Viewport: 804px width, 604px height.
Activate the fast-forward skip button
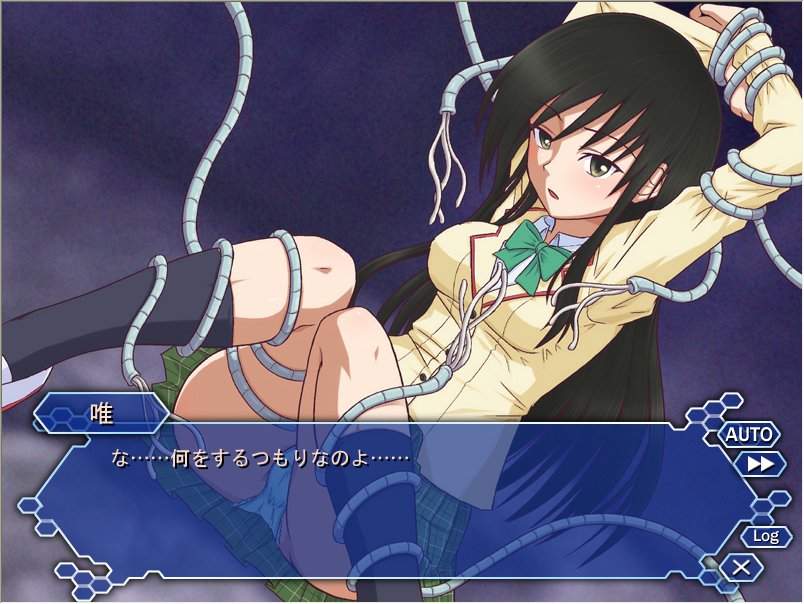759,464
